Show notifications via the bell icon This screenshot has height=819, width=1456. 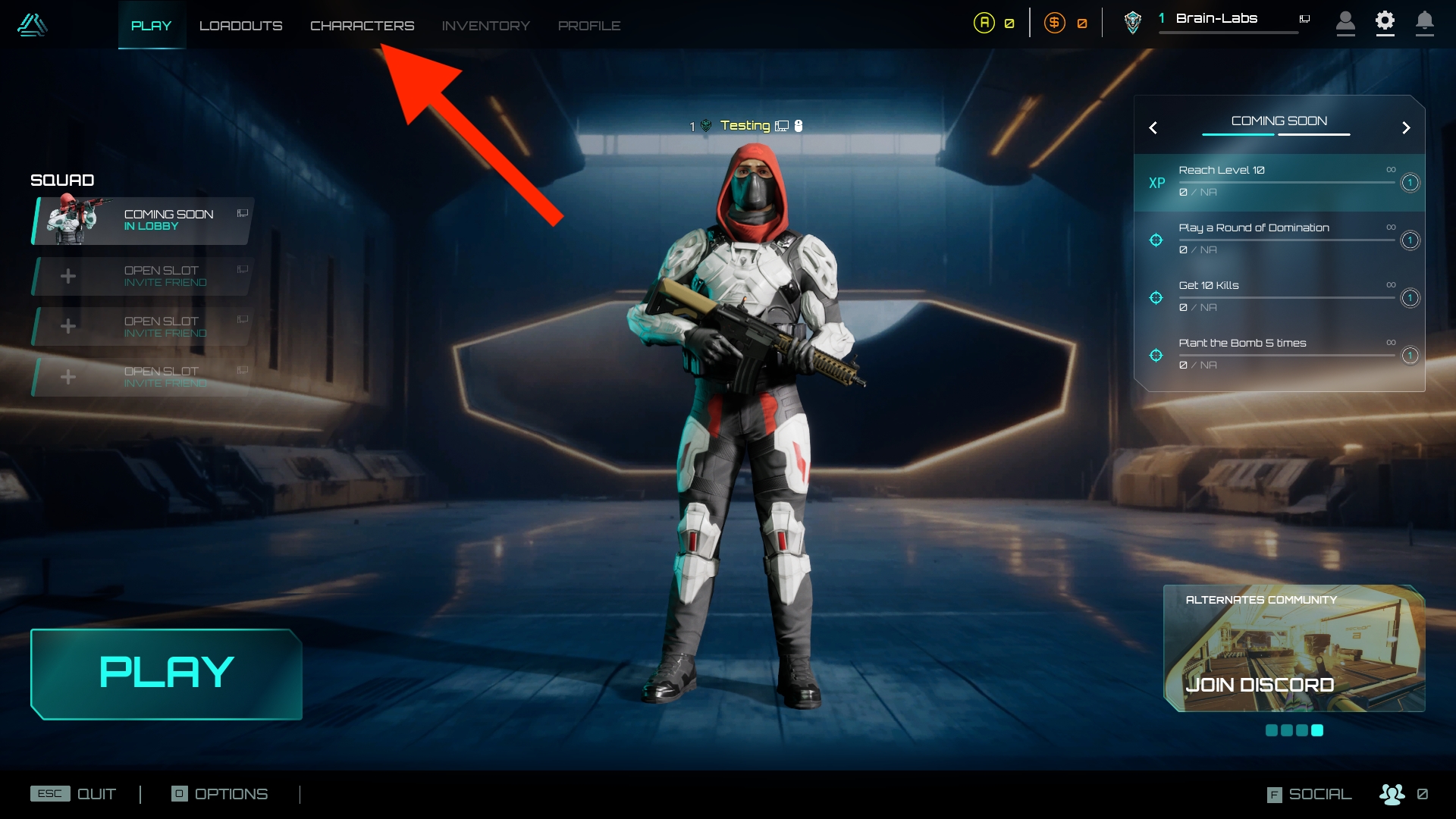tap(1424, 22)
